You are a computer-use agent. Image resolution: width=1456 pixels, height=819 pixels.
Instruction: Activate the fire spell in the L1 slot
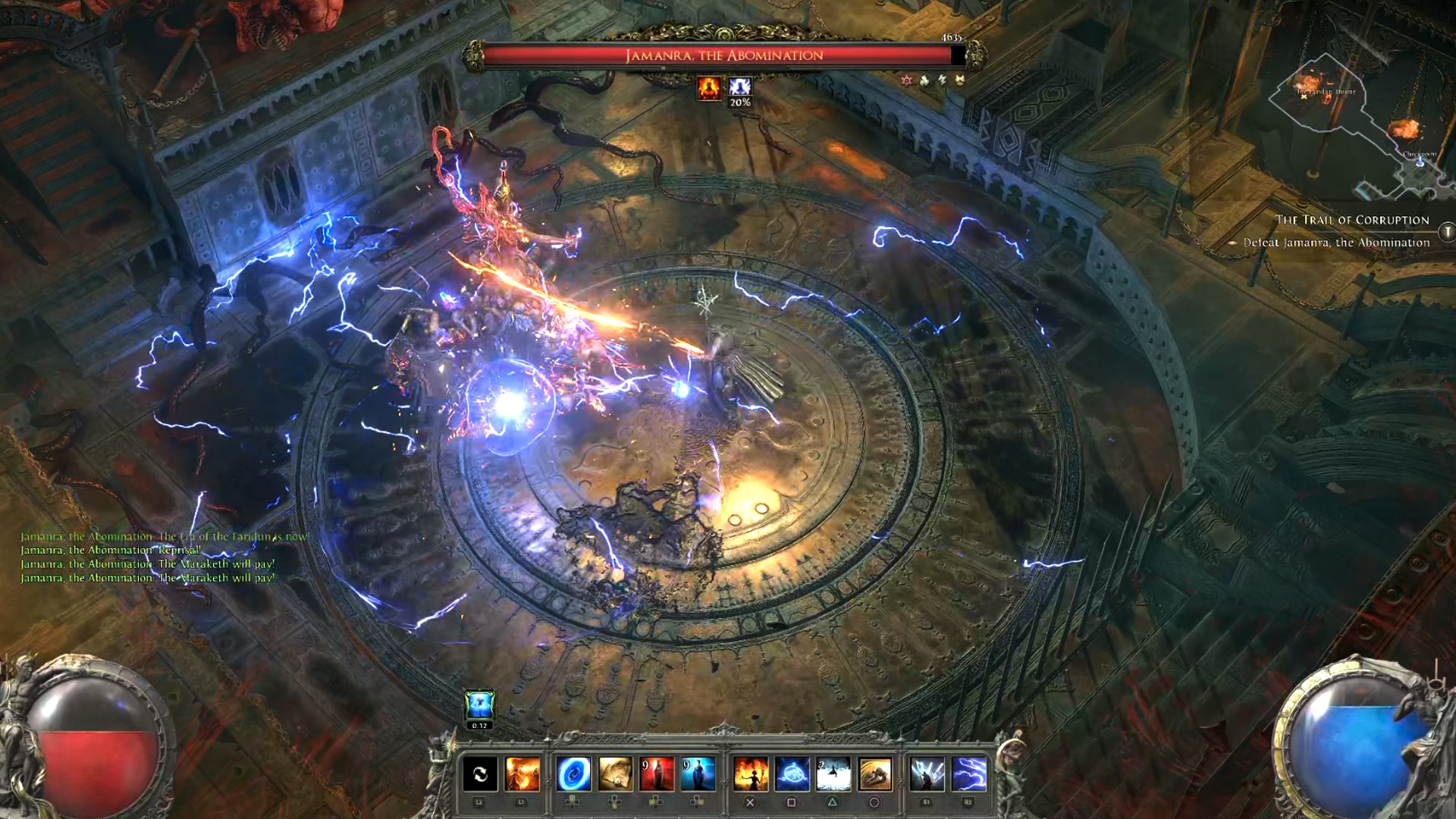[522, 773]
